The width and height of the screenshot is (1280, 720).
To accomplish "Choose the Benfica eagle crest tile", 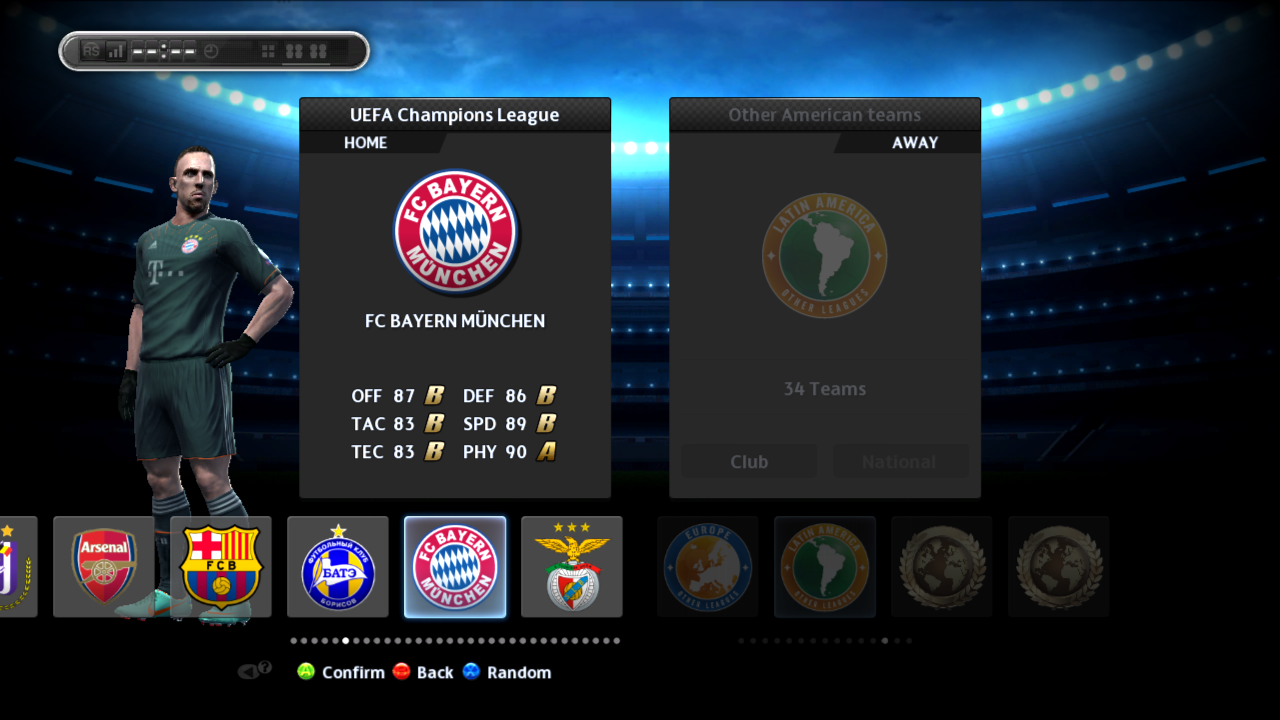I will [x=572, y=566].
